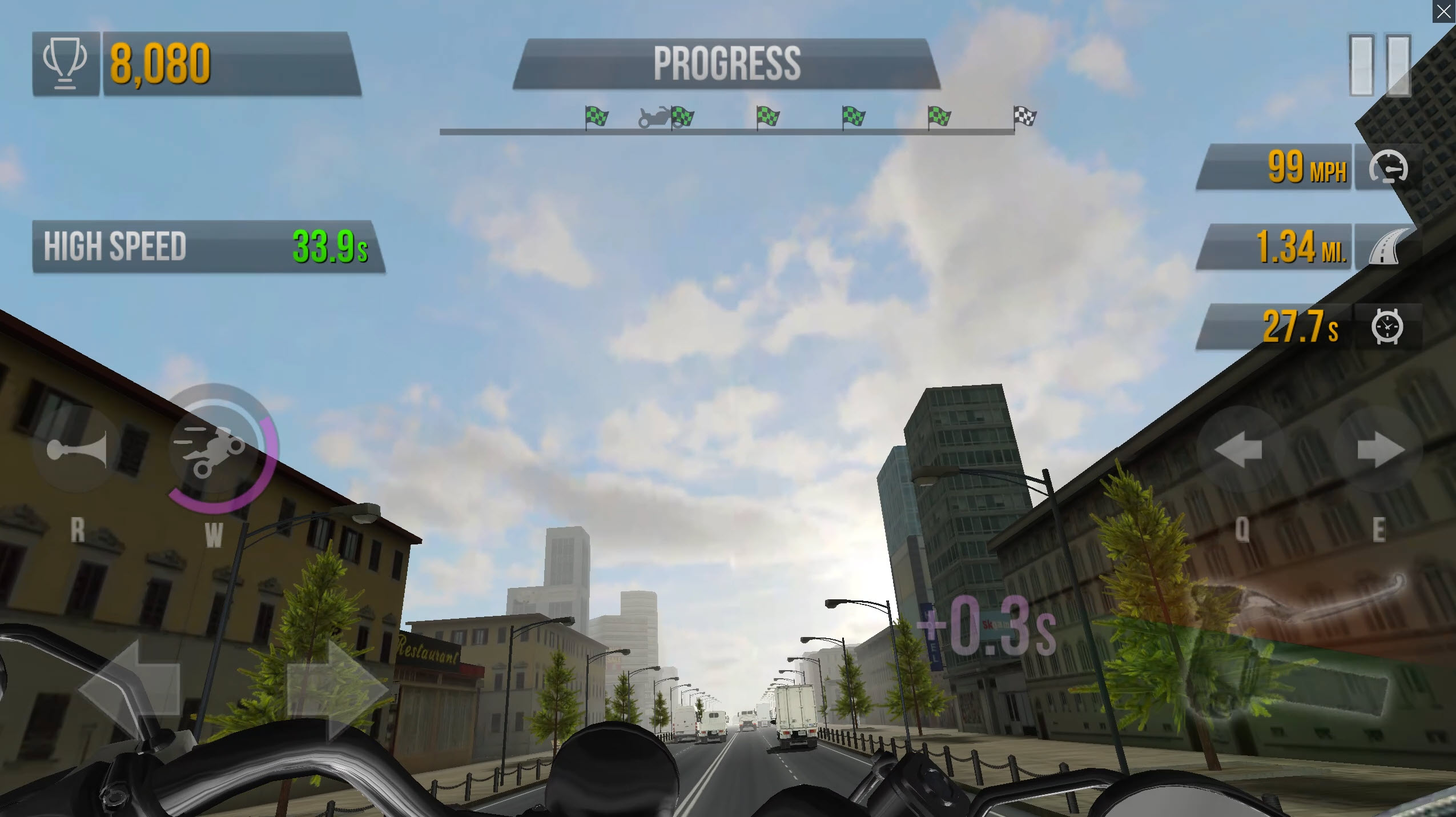Tap the left steering arrow labeled Q
This screenshot has width=1456, height=817.
[x=1239, y=448]
